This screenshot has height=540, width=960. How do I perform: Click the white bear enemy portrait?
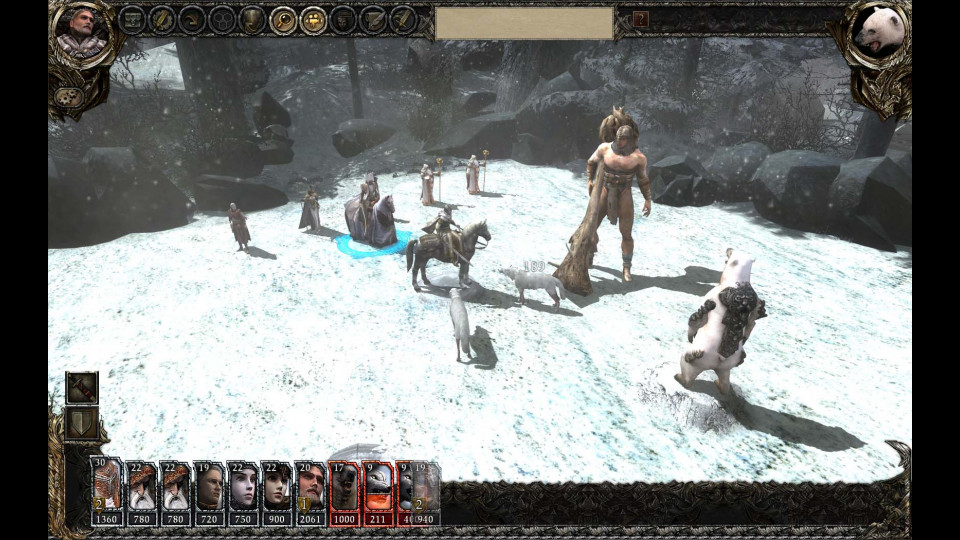point(878,32)
